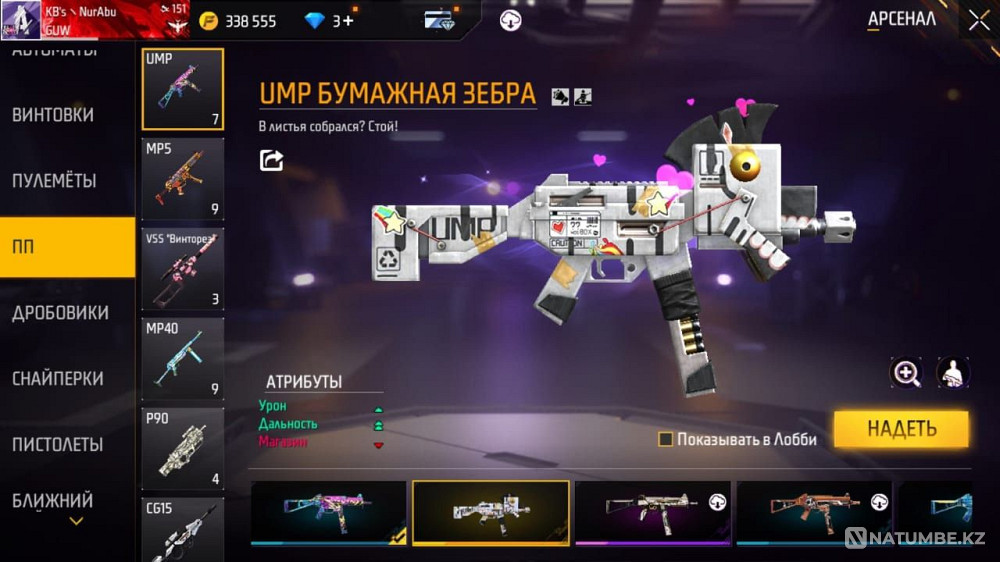Show the Дробовики category
1000x562 pixels.
point(60,313)
